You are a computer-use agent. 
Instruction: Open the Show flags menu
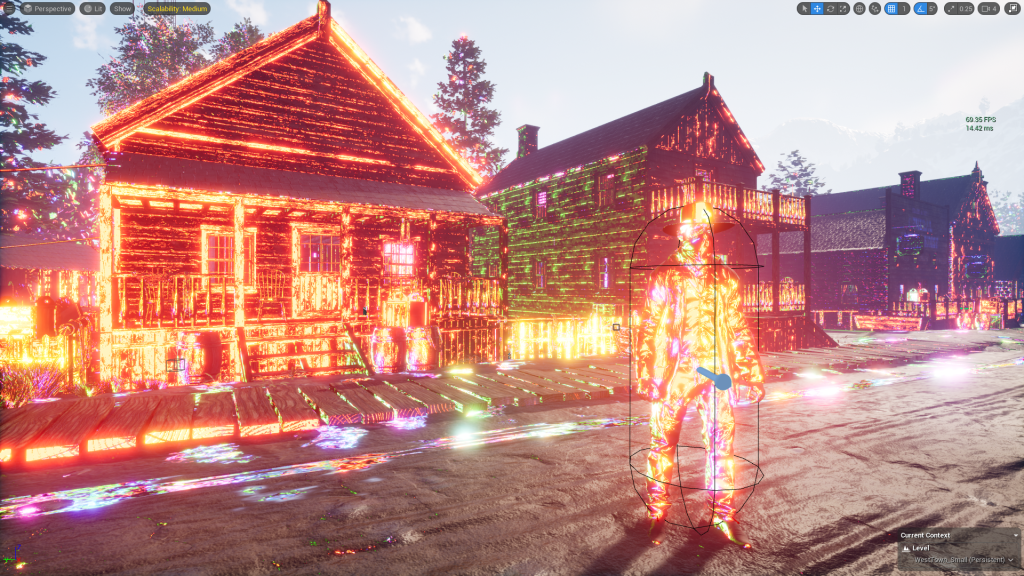[x=123, y=8]
